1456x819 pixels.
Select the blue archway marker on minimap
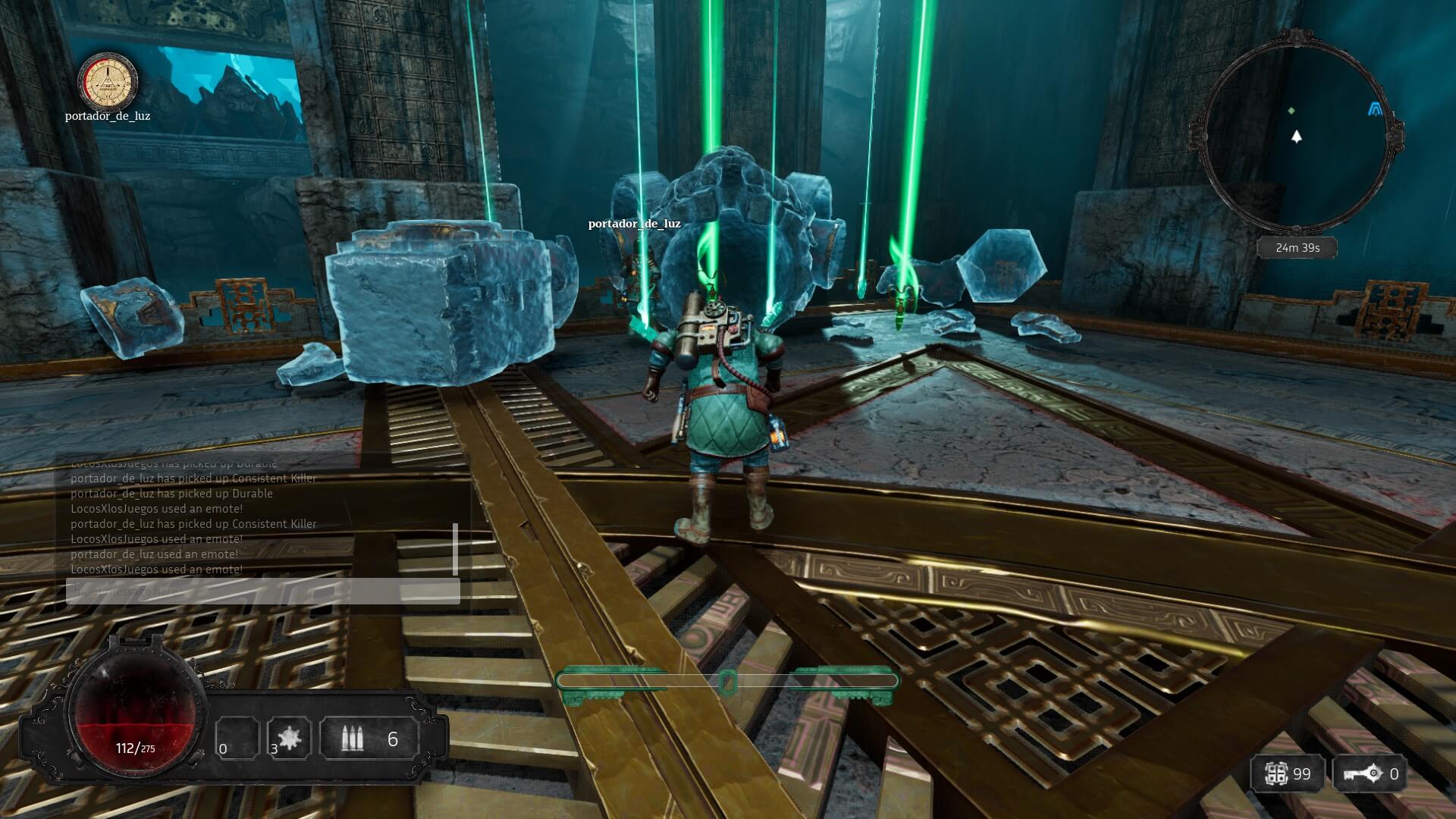[1374, 111]
